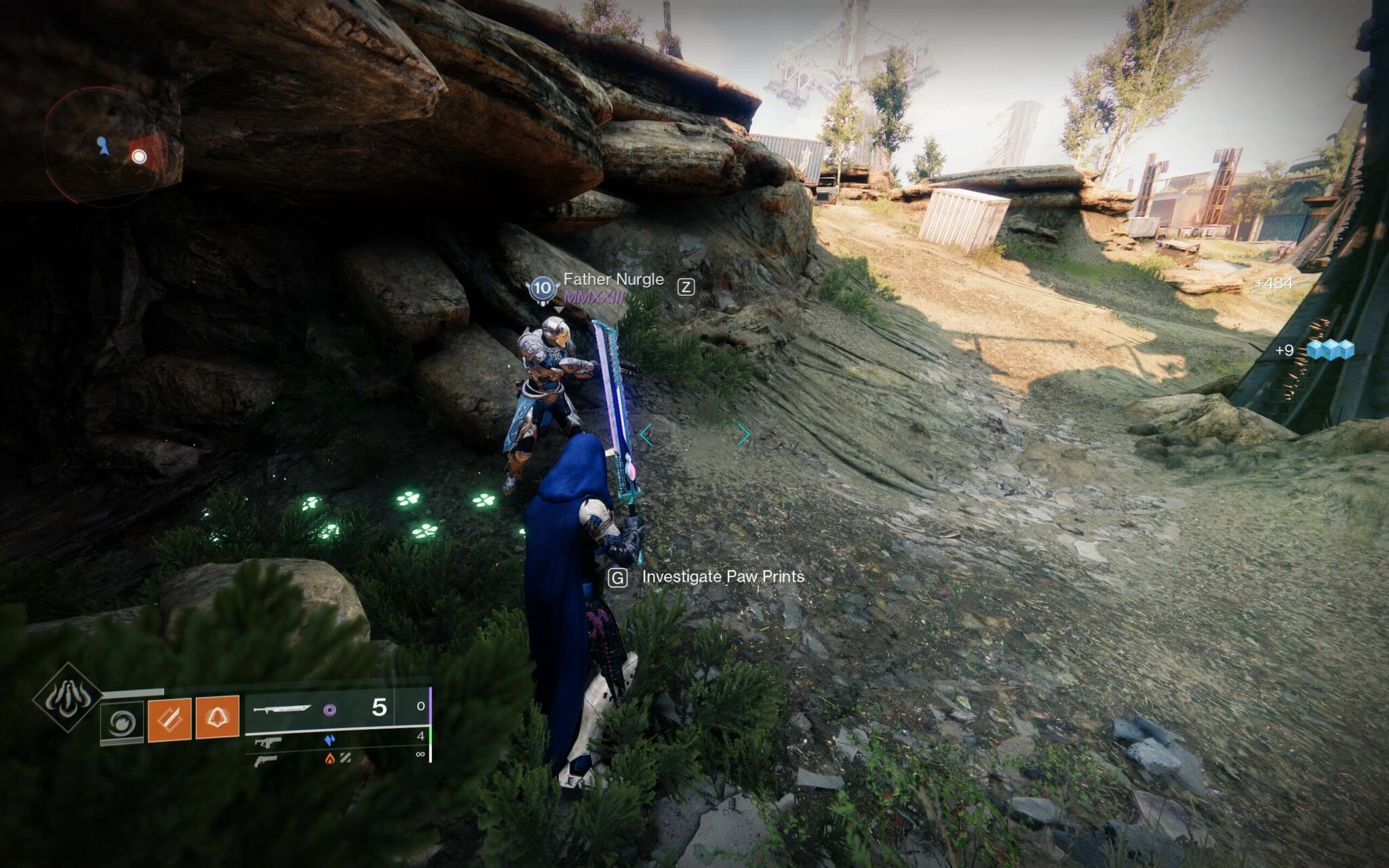Viewport: 1389px width, 868px height.
Task: Select the submachine gun weapon icon
Action: click(x=269, y=742)
